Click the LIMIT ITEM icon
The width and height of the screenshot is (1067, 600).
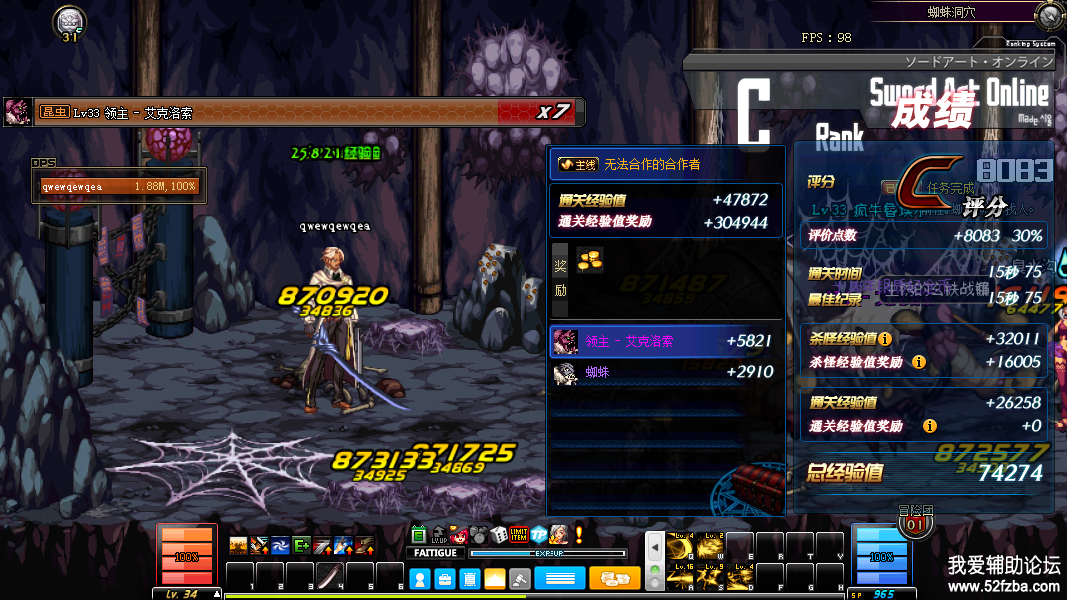(x=518, y=535)
